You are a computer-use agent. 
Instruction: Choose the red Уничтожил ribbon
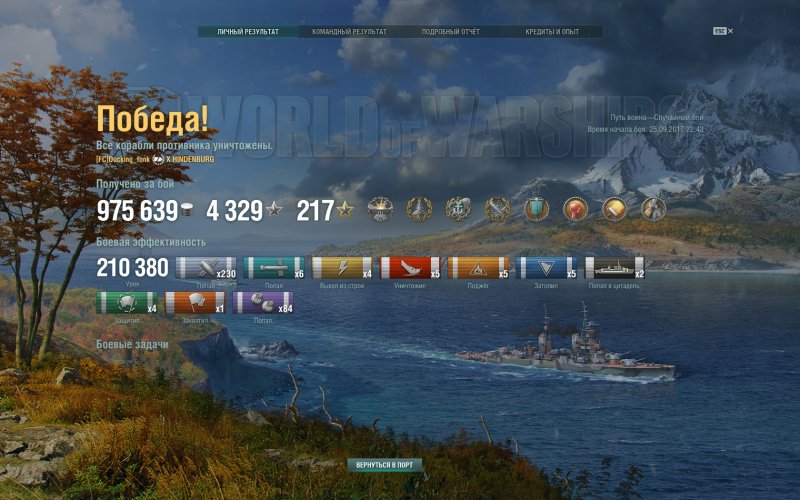coord(410,268)
